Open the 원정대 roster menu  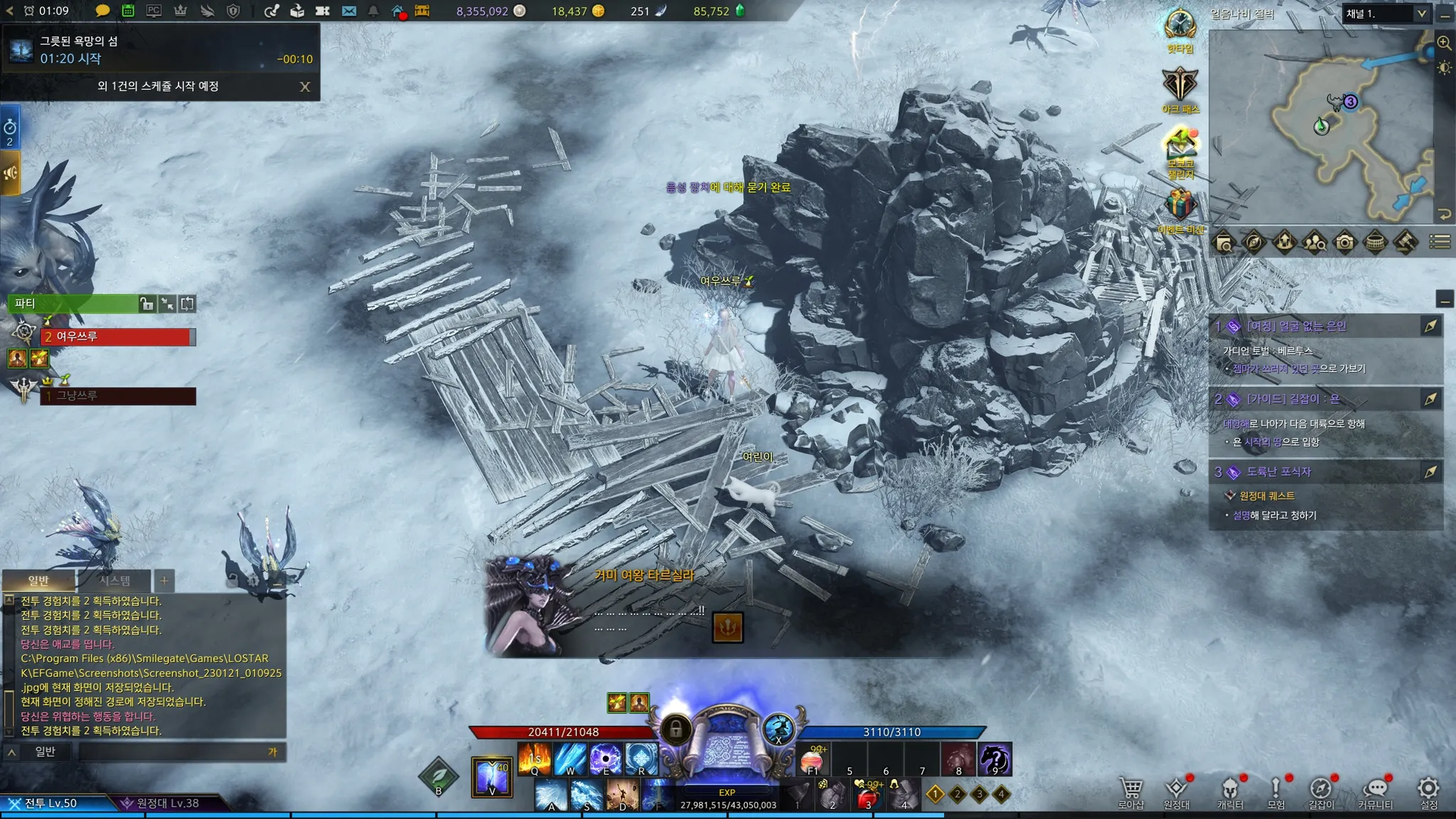(1176, 792)
